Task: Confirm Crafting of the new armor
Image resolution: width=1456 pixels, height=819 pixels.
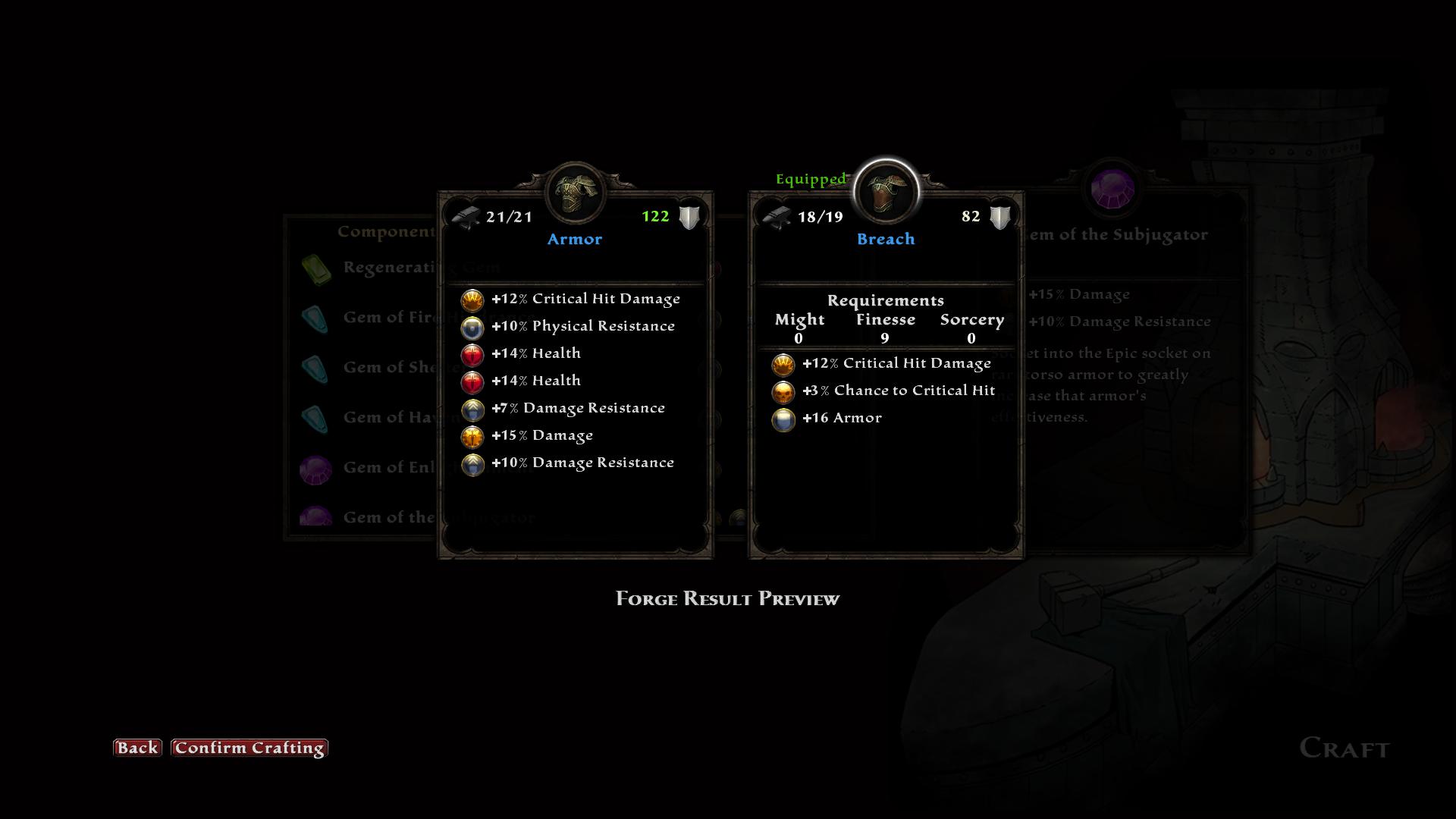Action: 249,748
